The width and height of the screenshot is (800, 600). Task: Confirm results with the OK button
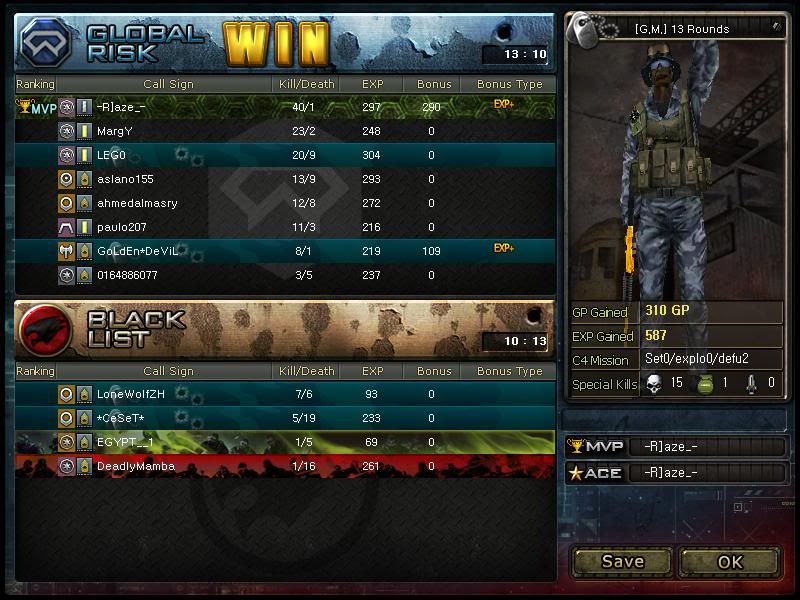pyautogui.click(x=730, y=561)
